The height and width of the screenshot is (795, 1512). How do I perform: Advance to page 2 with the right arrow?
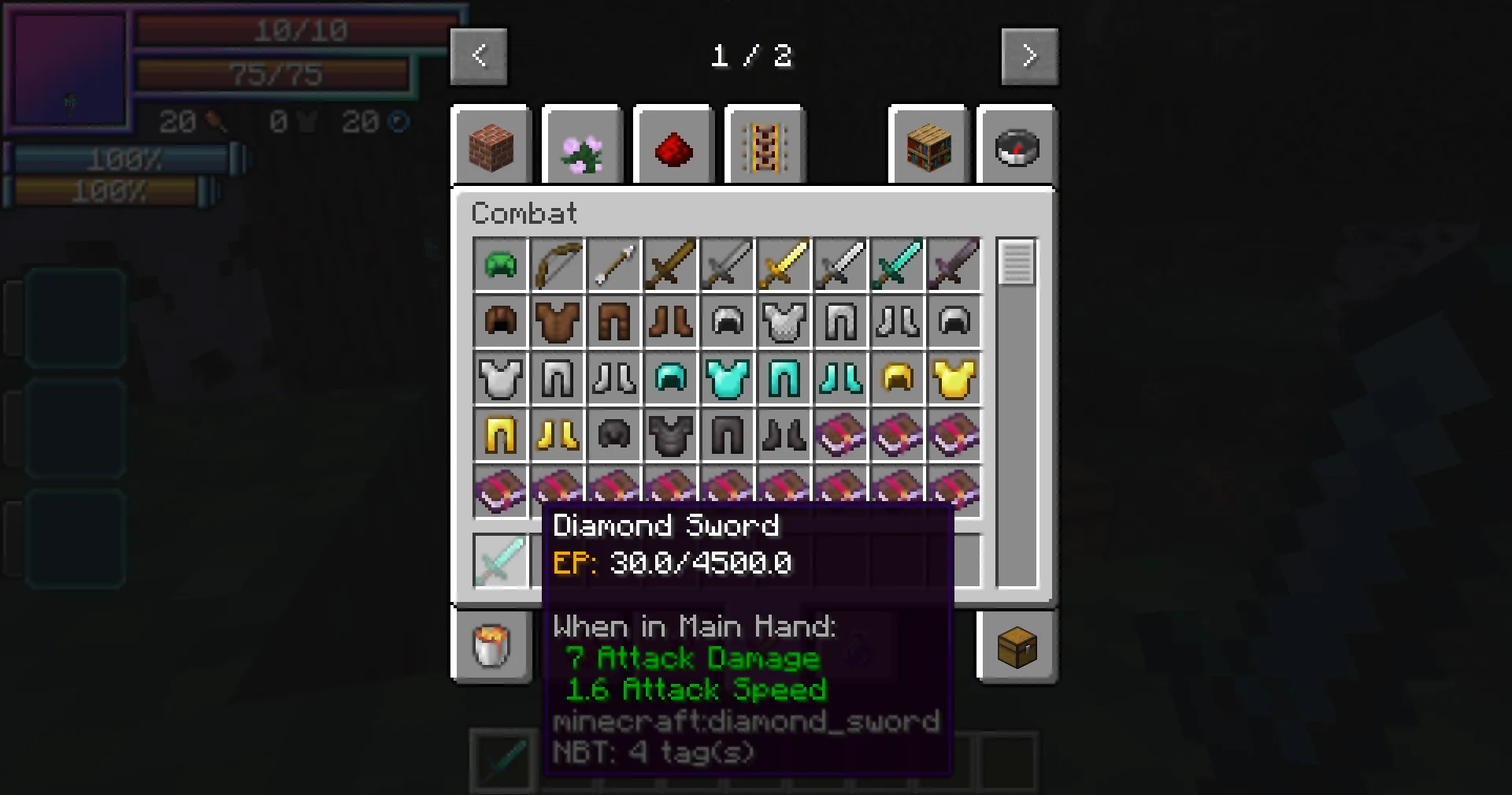point(1030,56)
